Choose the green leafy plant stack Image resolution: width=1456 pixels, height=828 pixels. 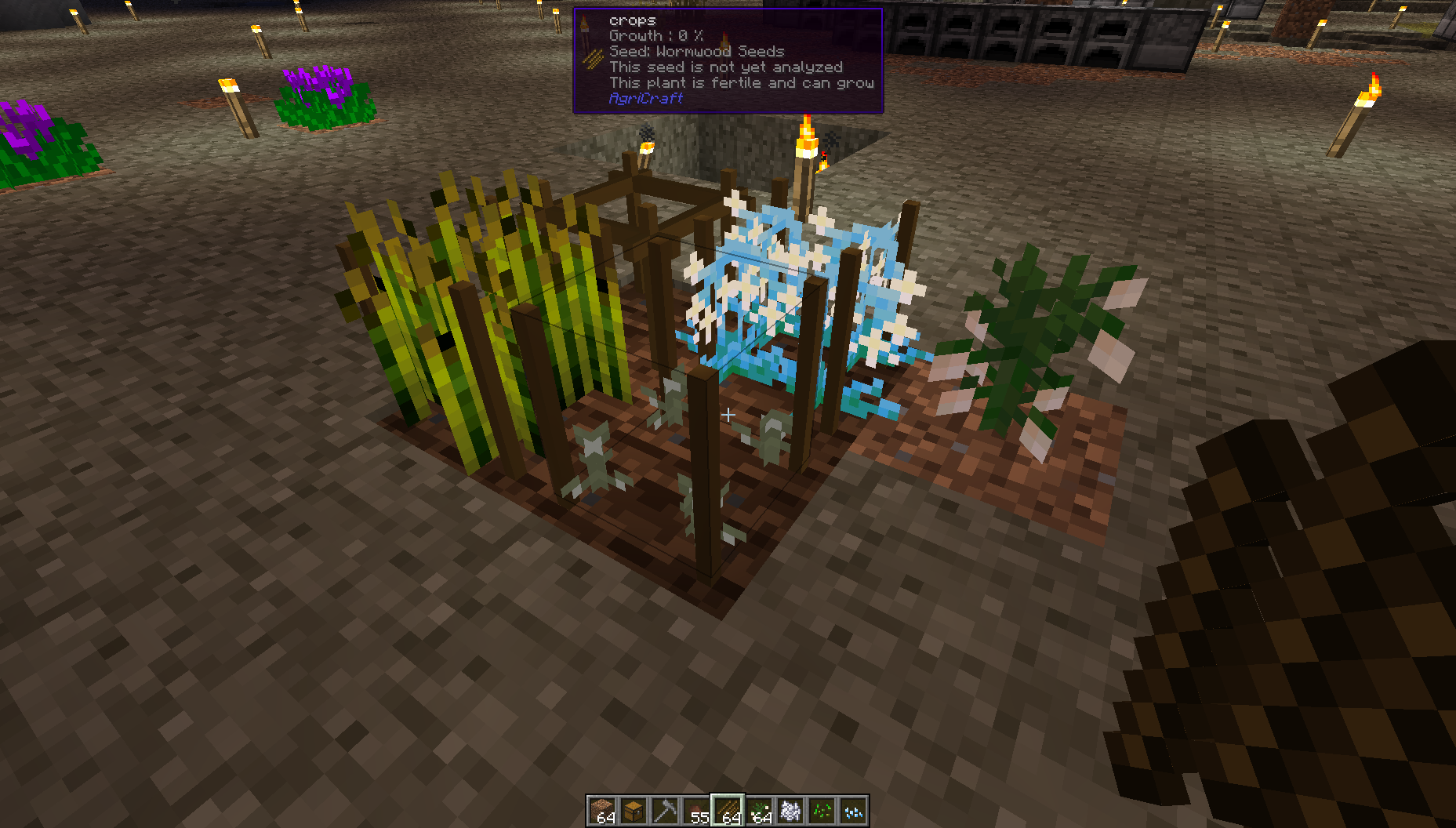759,811
